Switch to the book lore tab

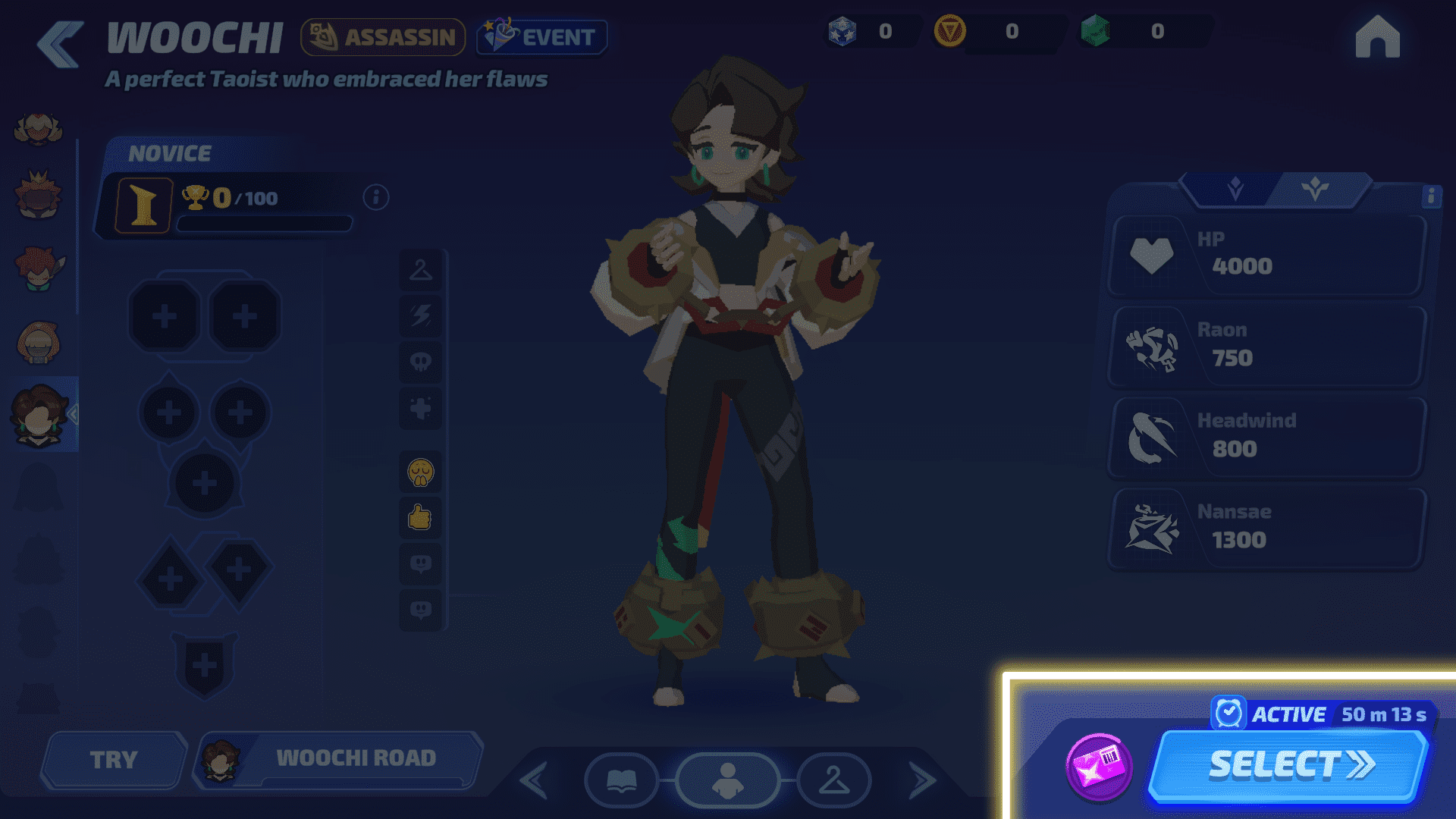[x=621, y=780]
